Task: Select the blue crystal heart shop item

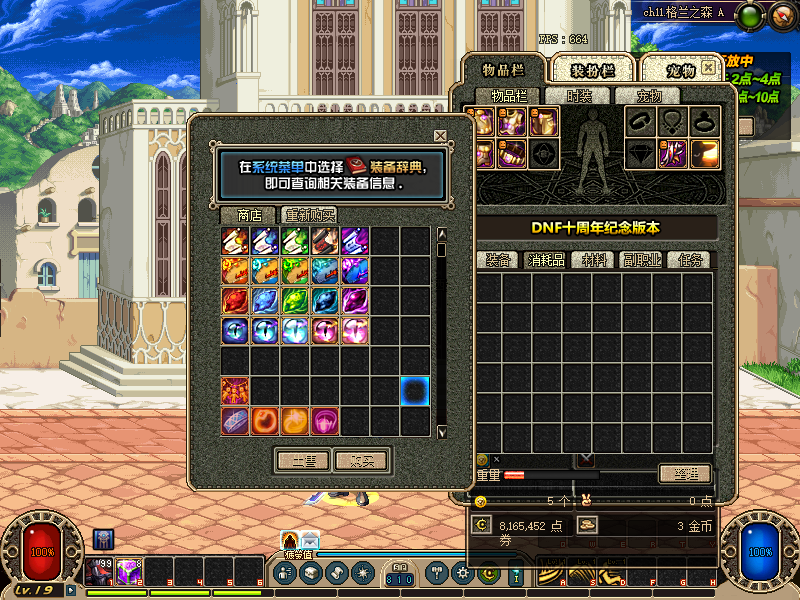Action: click(x=265, y=301)
